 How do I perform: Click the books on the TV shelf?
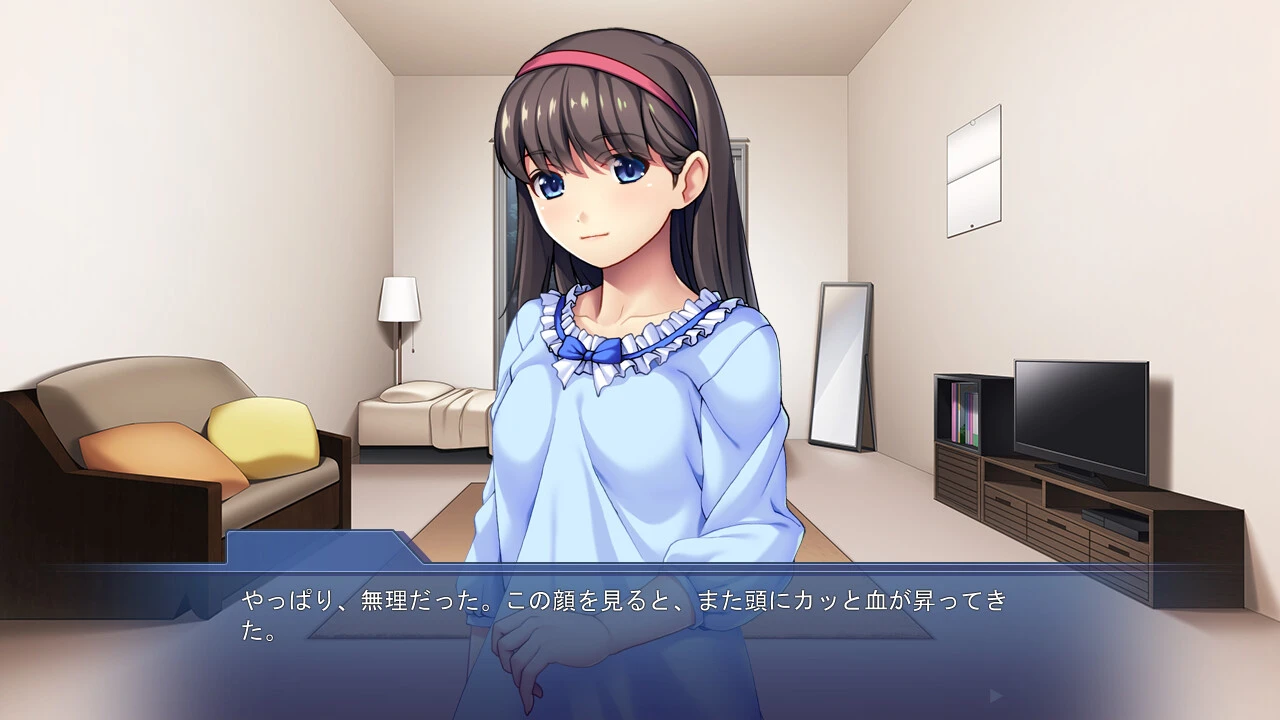click(965, 415)
